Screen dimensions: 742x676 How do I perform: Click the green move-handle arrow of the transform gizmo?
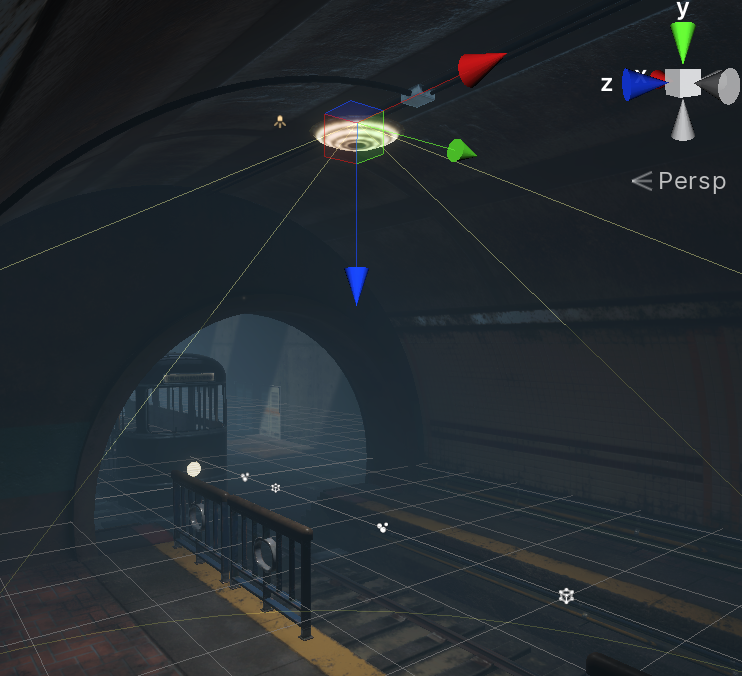tap(459, 151)
